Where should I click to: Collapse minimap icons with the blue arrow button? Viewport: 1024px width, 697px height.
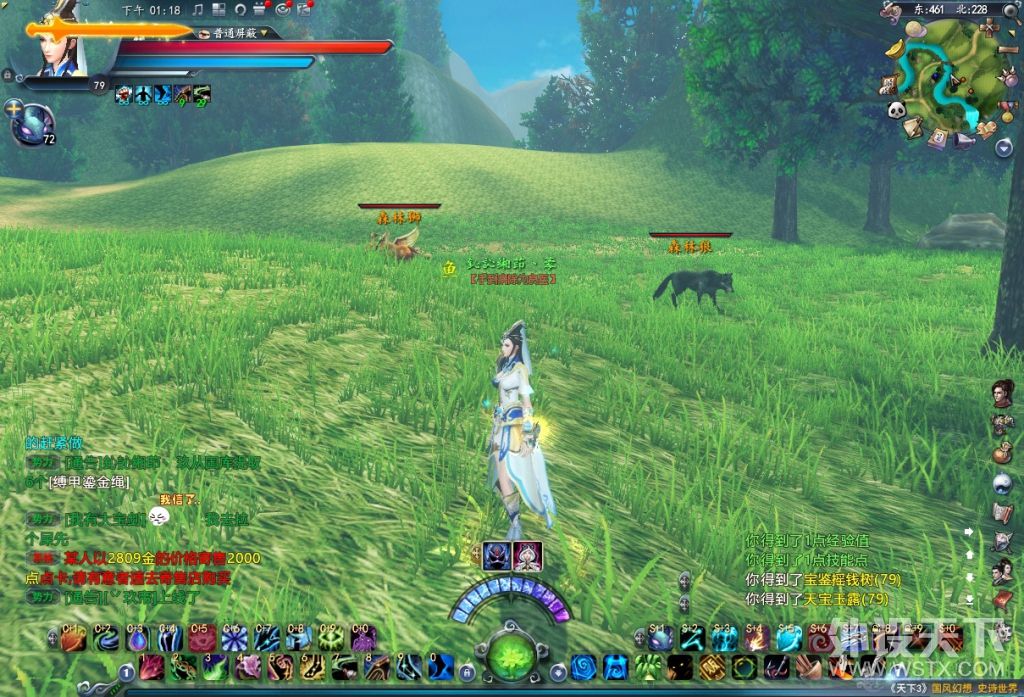(1004, 148)
